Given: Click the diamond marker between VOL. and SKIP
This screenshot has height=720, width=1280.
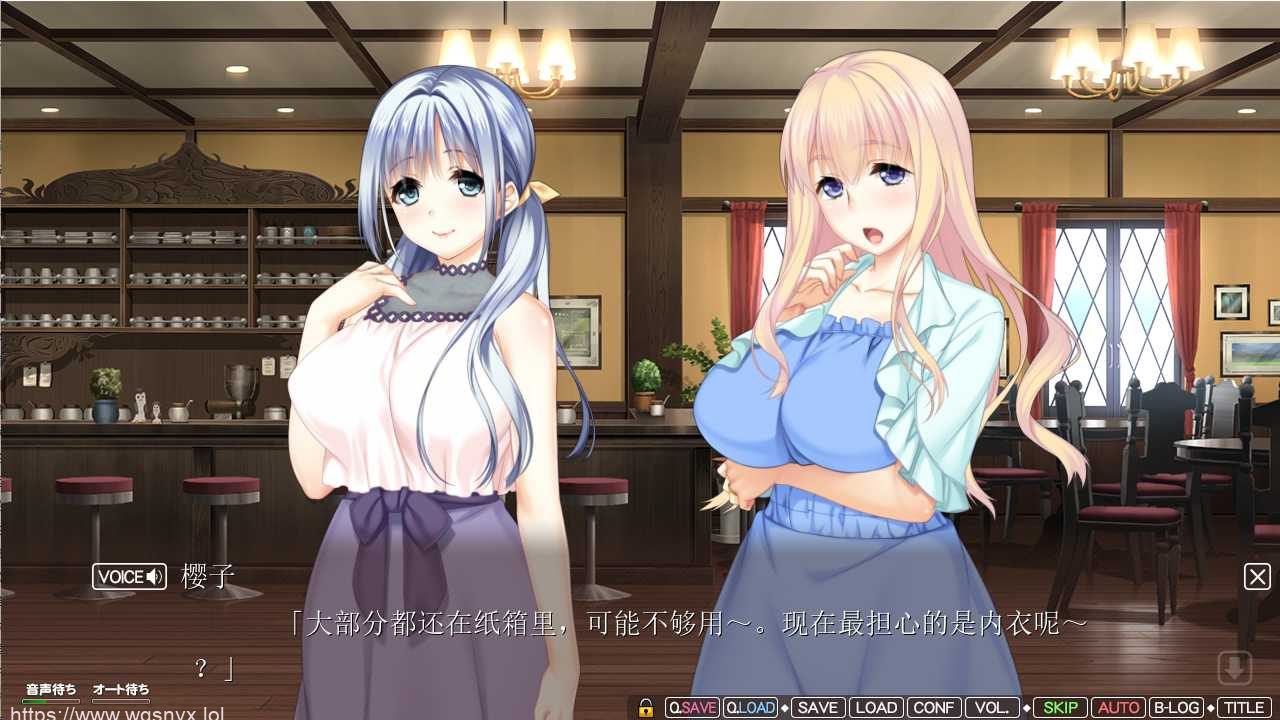Looking at the screenshot, I should click(x=1027, y=707).
